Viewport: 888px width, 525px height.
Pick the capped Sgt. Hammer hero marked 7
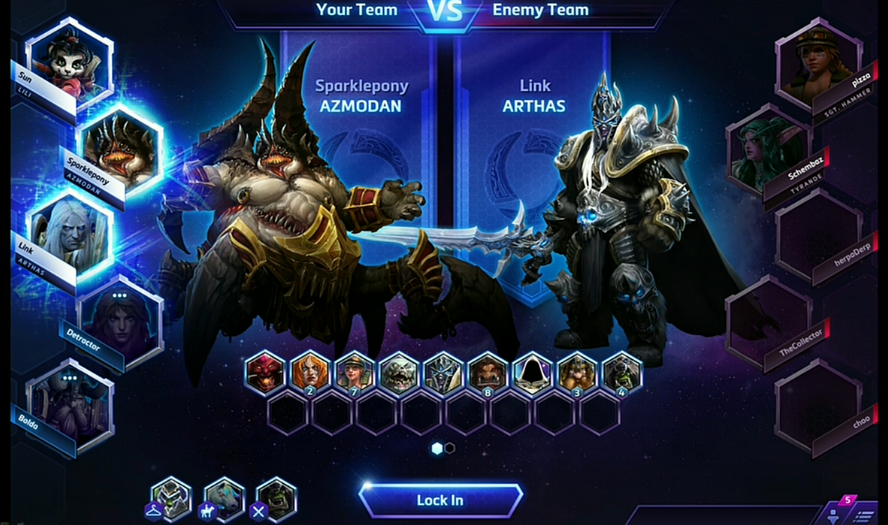pos(355,372)
